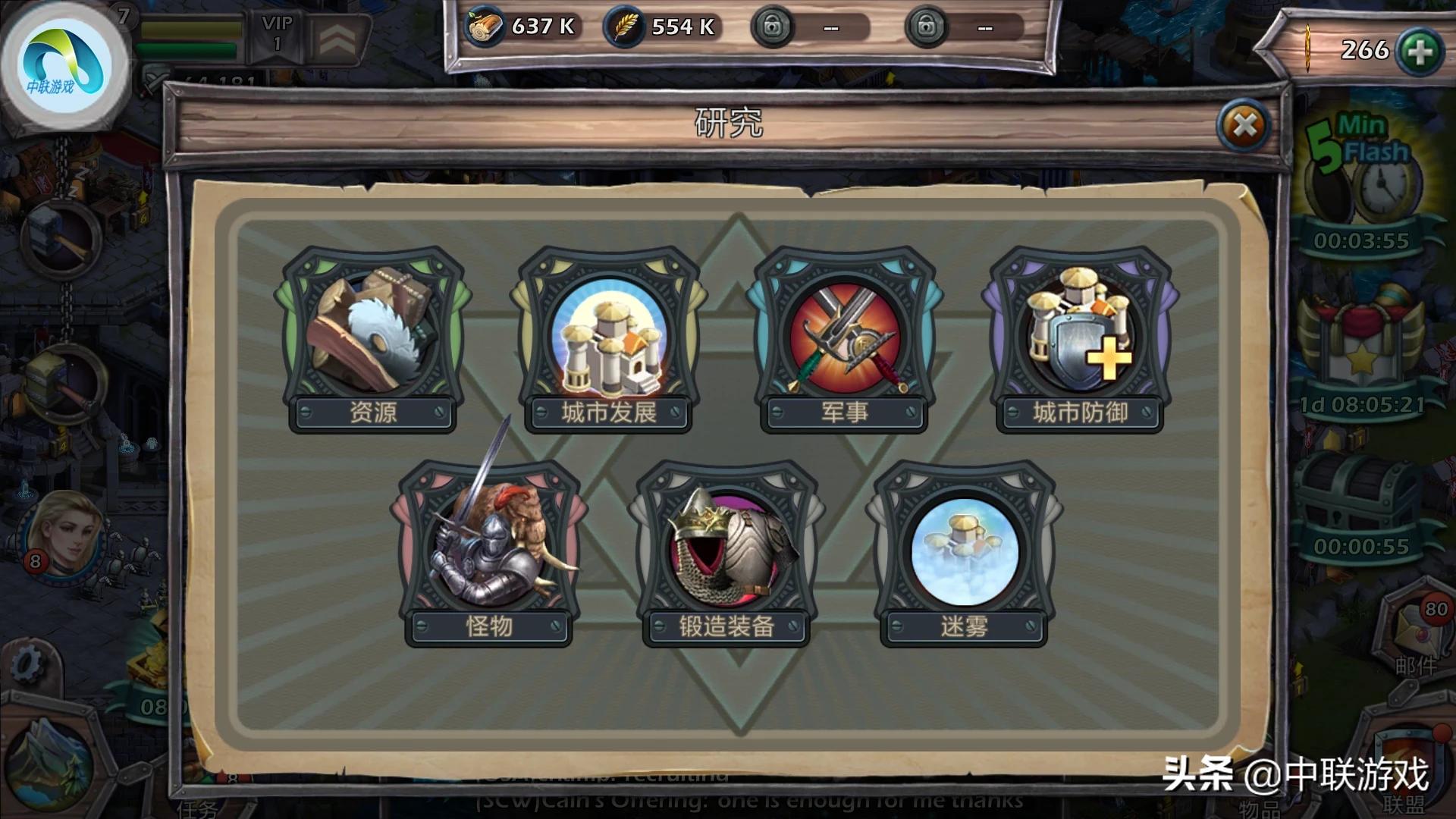Close the 研究 window
The image size is (1456, 819).
[1244, 126]
